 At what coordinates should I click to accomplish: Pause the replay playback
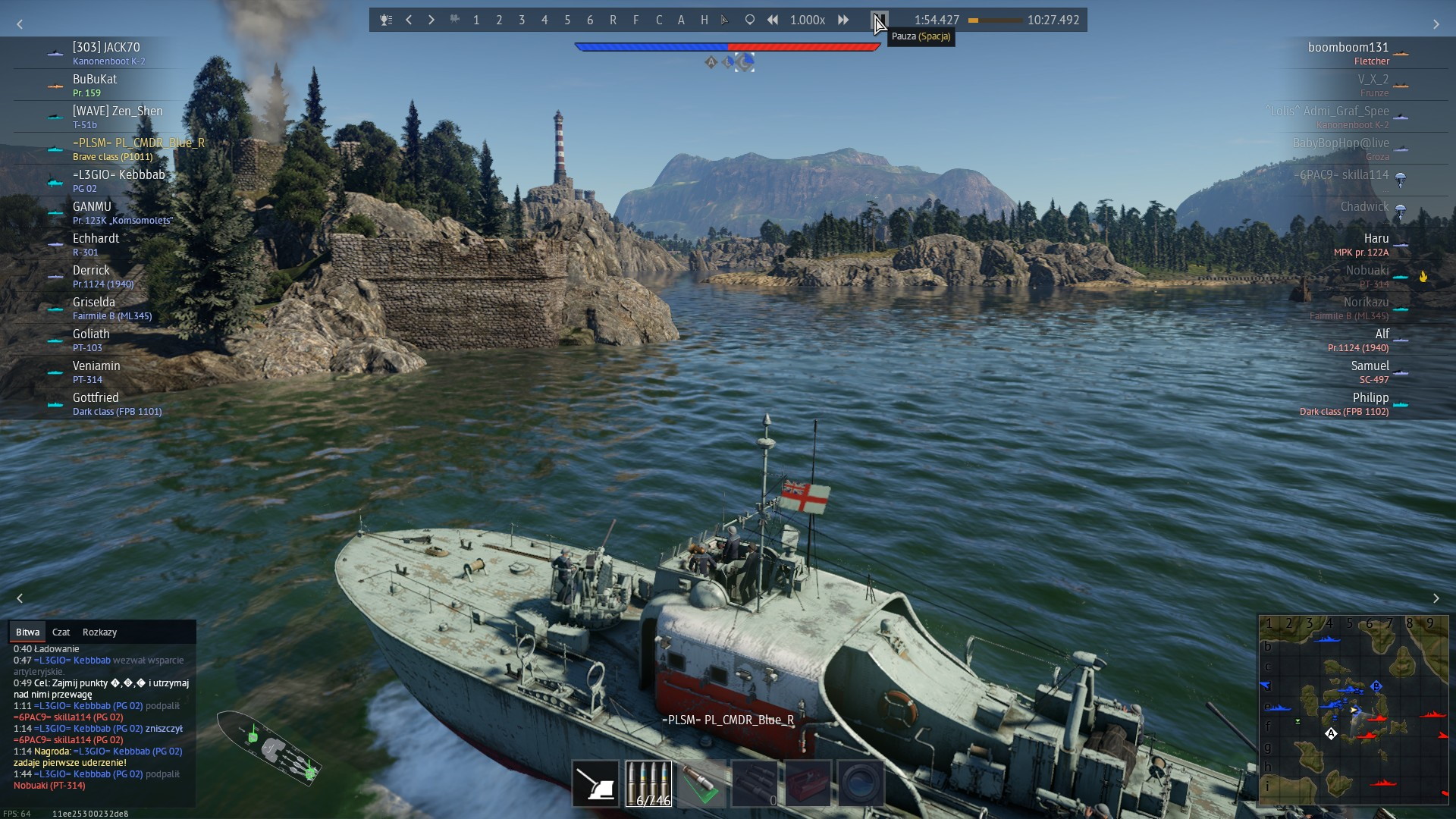pyautogui.click(x=880, y=20)
